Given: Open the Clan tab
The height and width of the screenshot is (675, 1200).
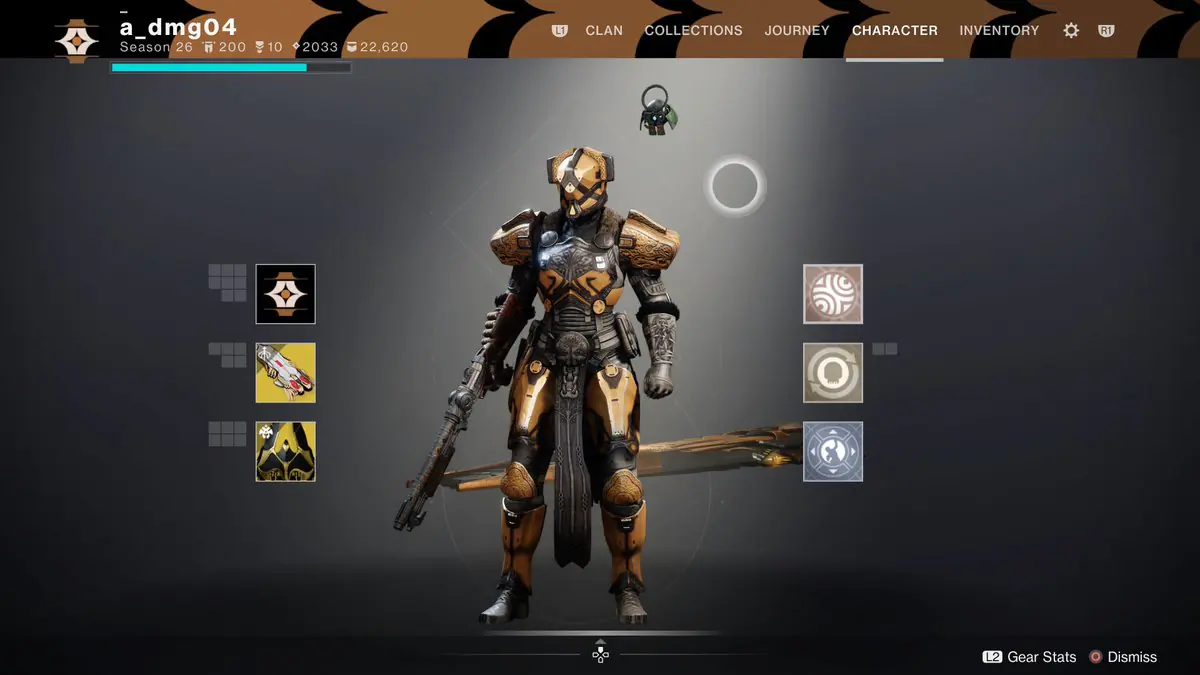Looking at the screenshot, I should [604, 30].
